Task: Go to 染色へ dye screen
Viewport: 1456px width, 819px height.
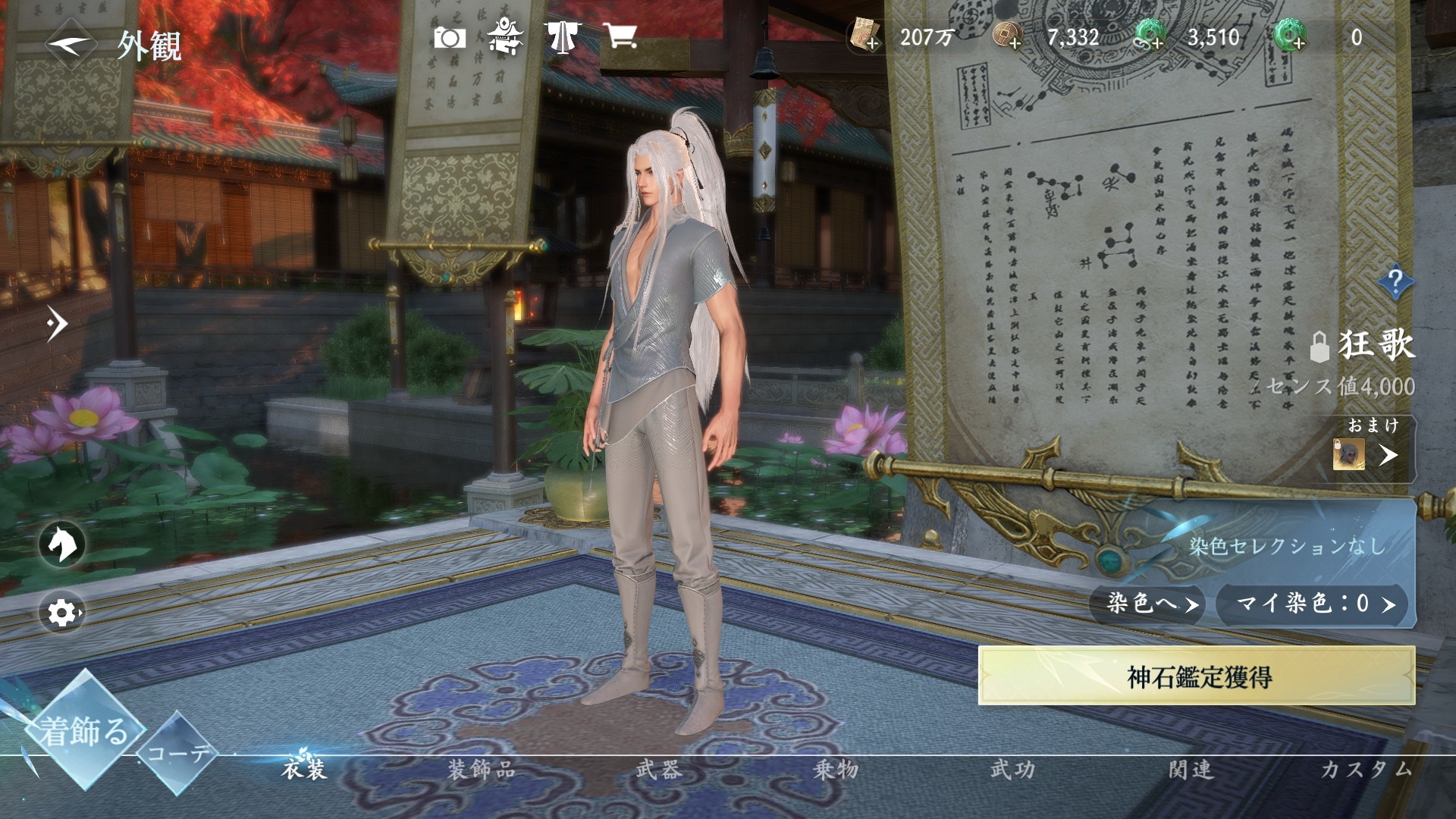Action: pyautogui.click(x=1147, y=604)
